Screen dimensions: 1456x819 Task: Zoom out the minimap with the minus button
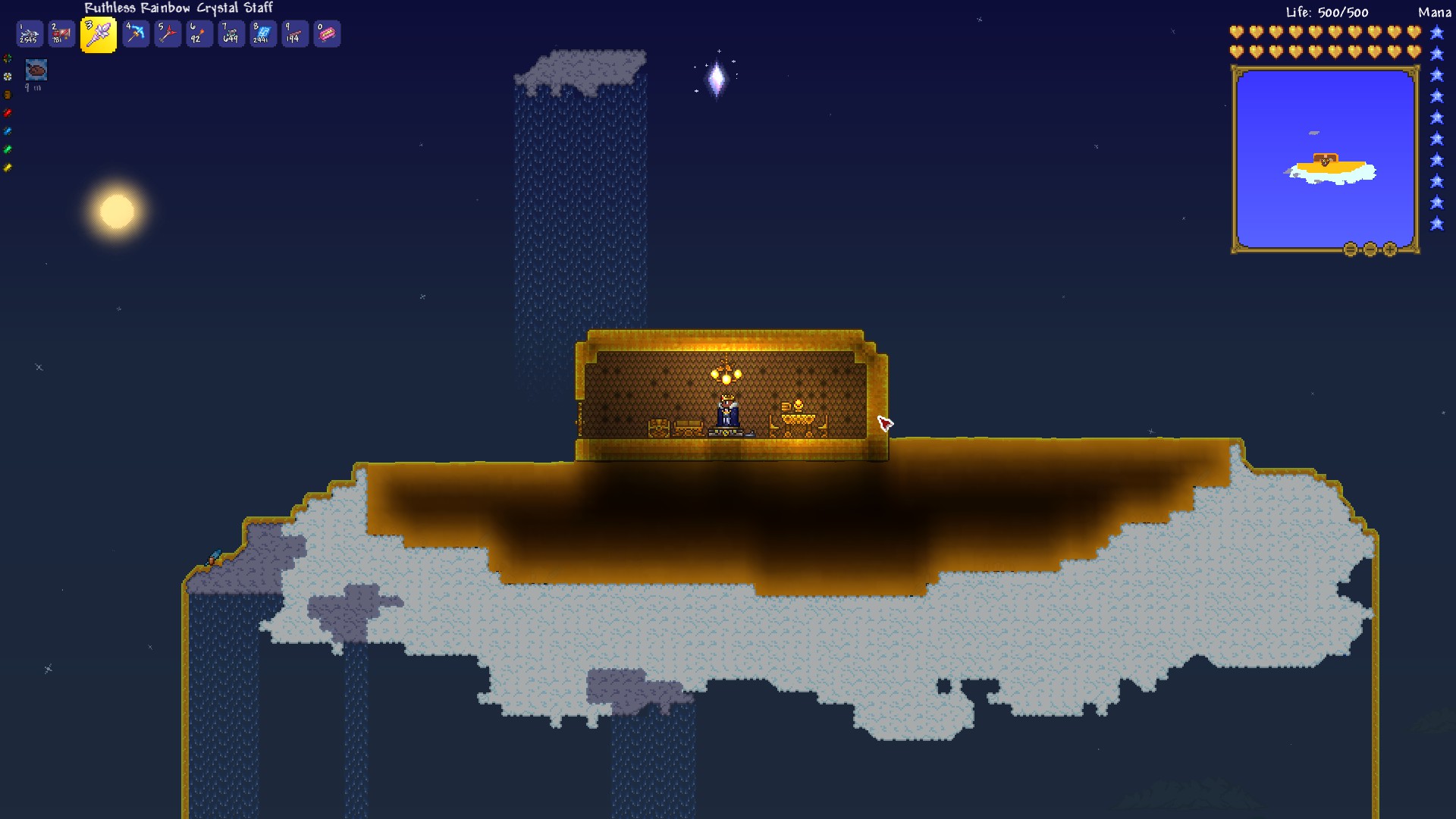click(1371, 250)
